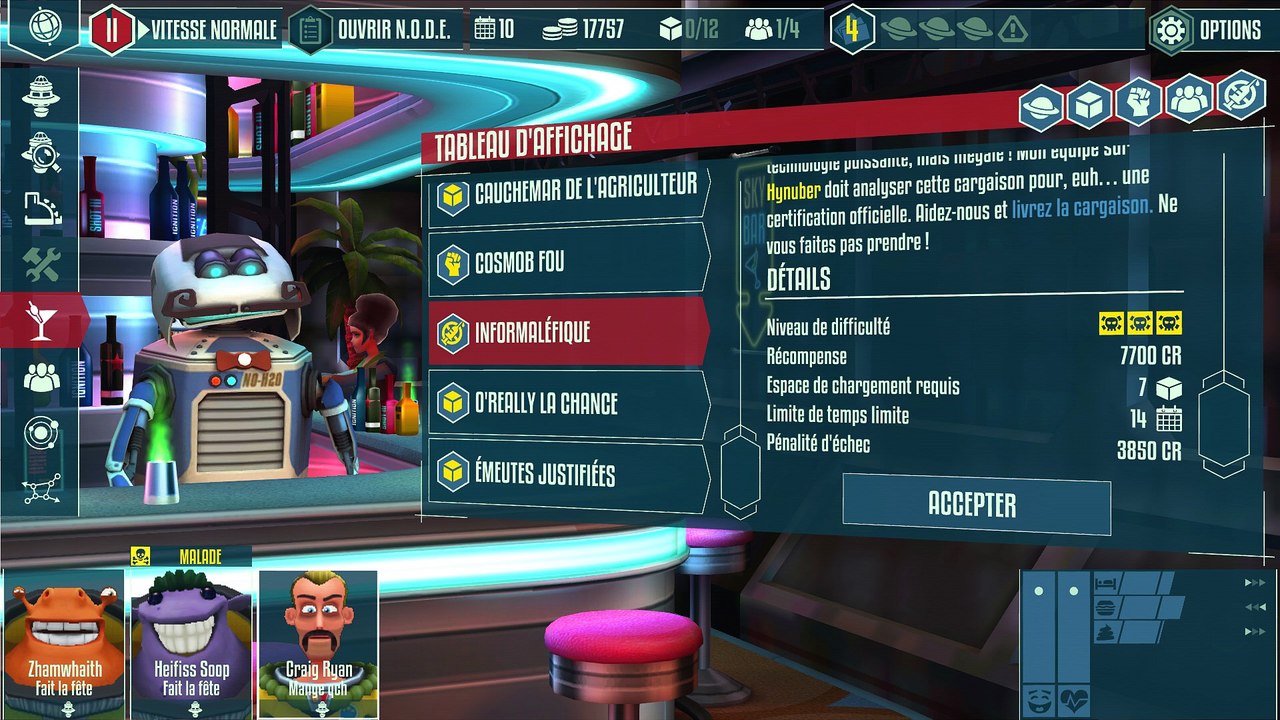
Task: Open the O'Really la Chance mission
Action: click(568, 404)
